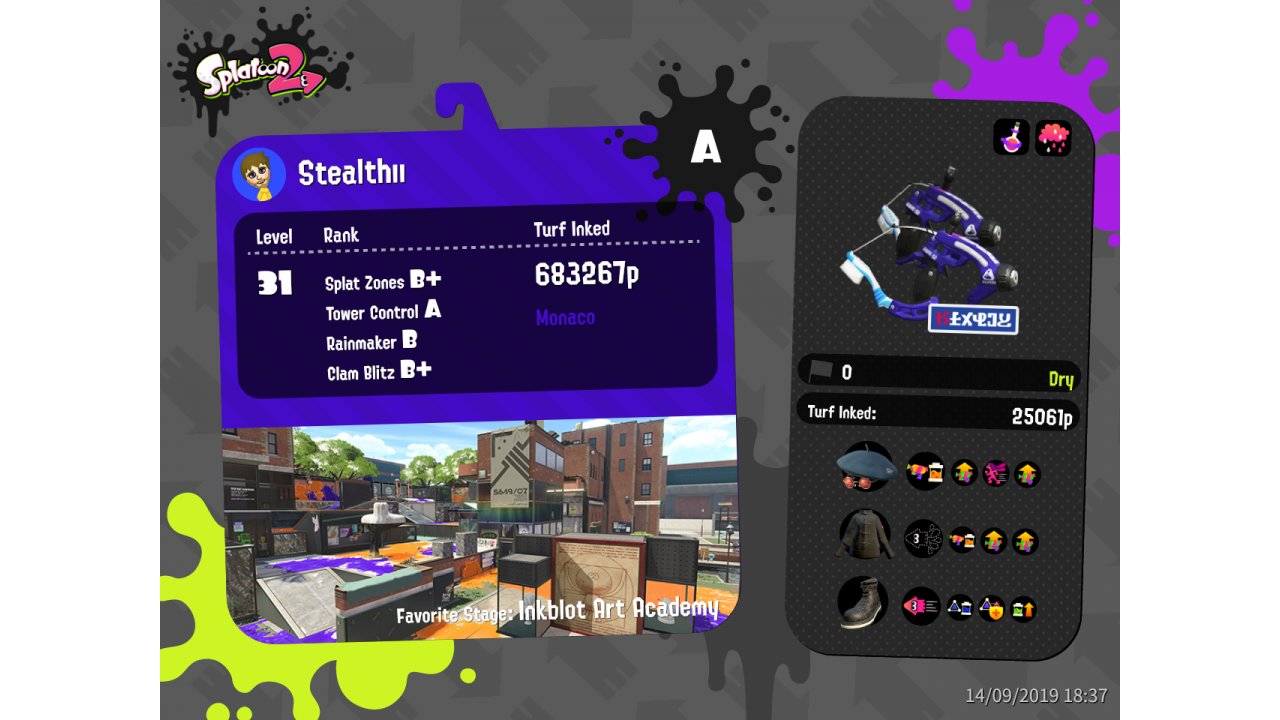Click the headgear's large Ink Saver Main ability
1280x720 pixels.
click(925, 472)
